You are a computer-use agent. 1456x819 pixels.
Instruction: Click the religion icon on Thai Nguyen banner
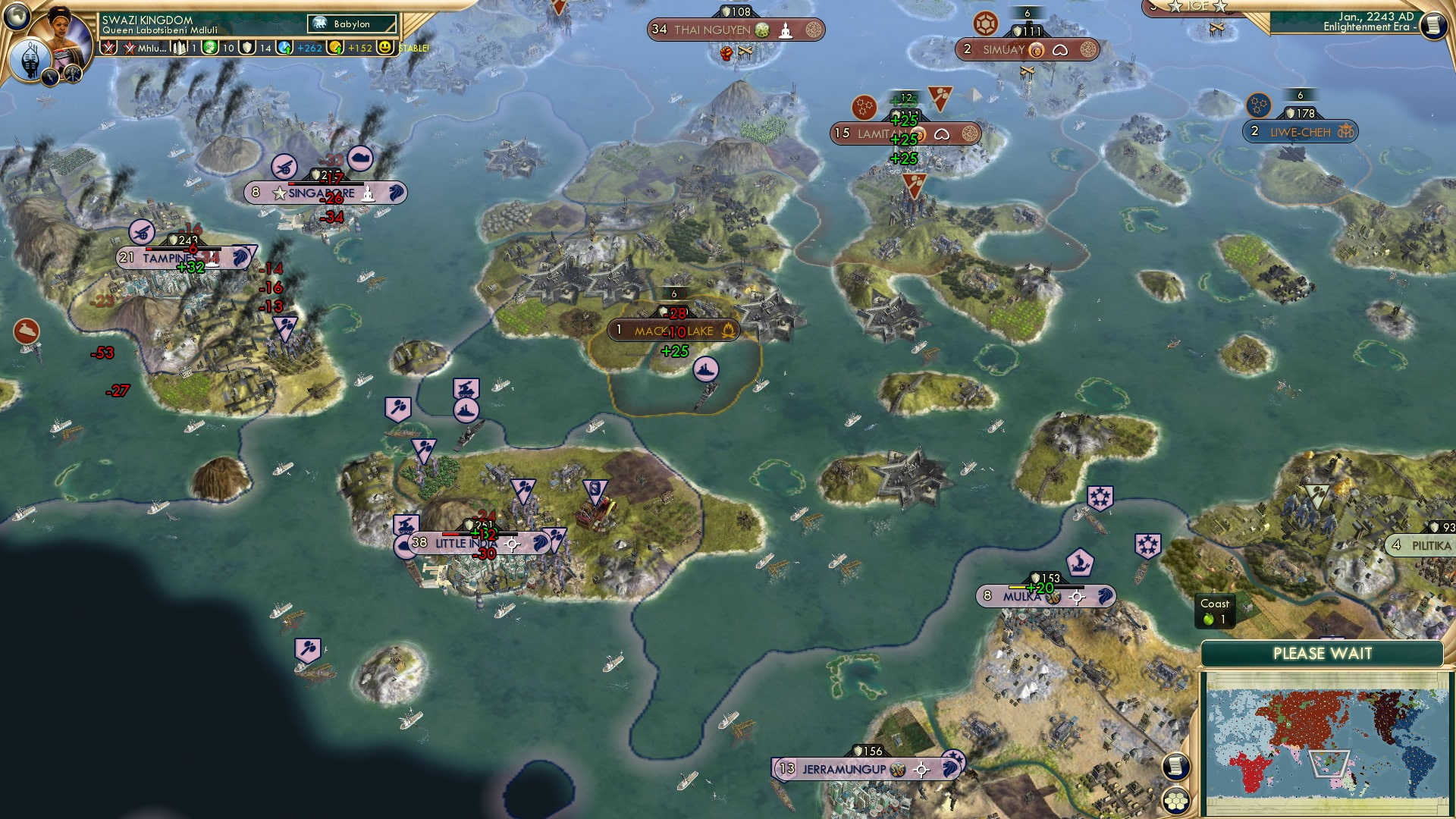[x=786, y=31]
